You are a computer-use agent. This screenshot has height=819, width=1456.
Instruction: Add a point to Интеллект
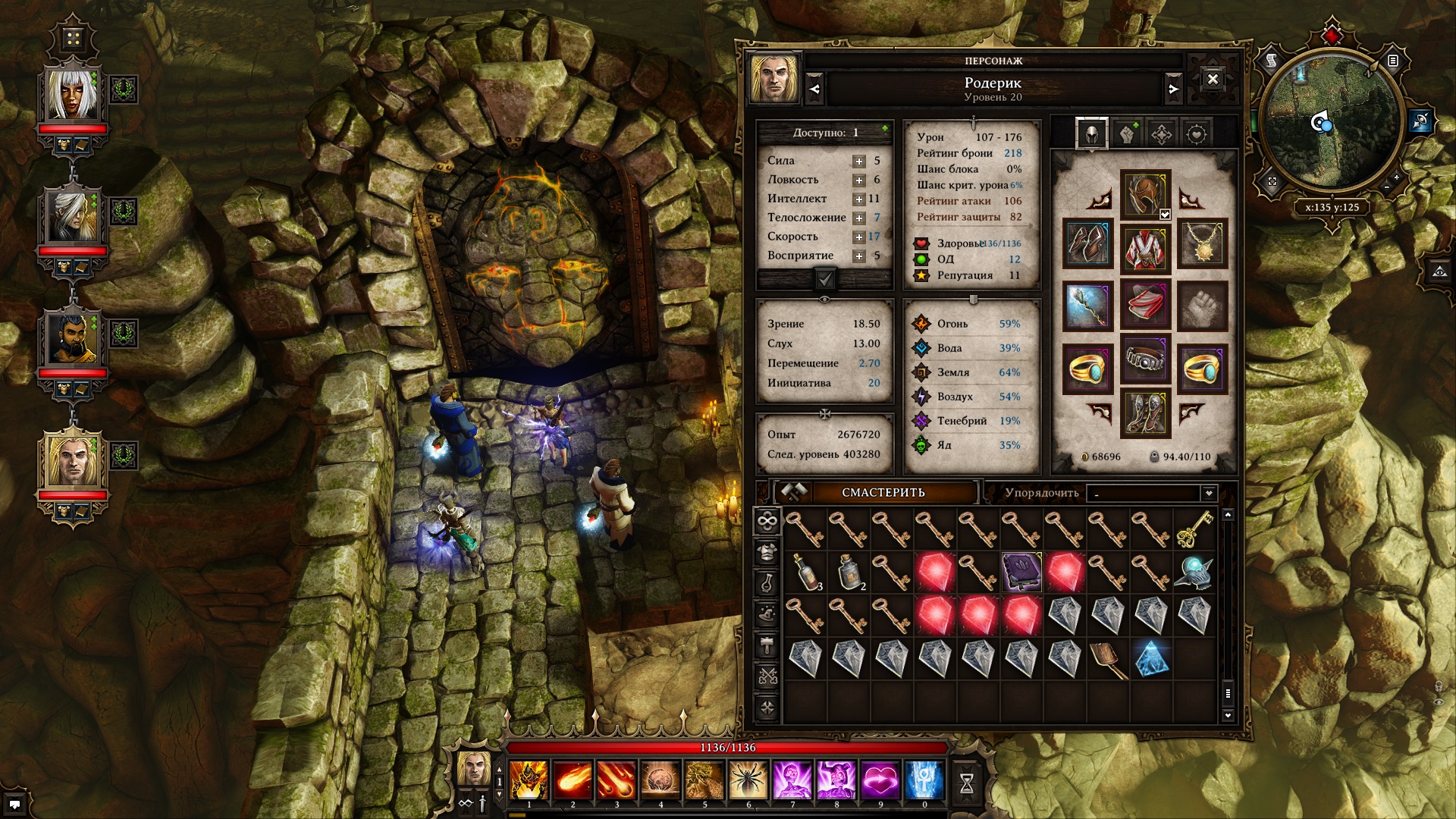858,199
